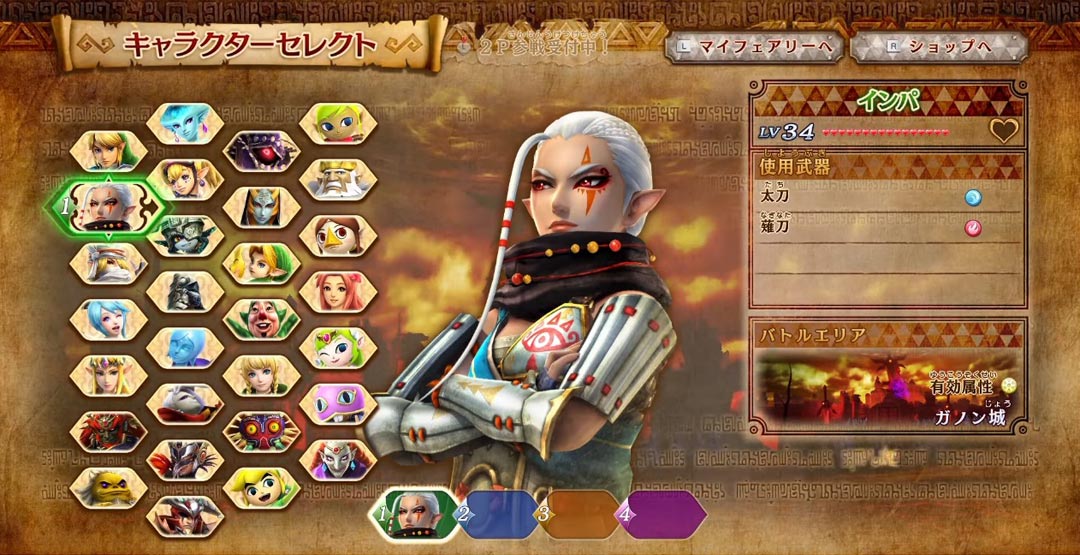This screenshot has width=1080, height=555.
Task: Select Tetra from the roster
Action: 338,123
